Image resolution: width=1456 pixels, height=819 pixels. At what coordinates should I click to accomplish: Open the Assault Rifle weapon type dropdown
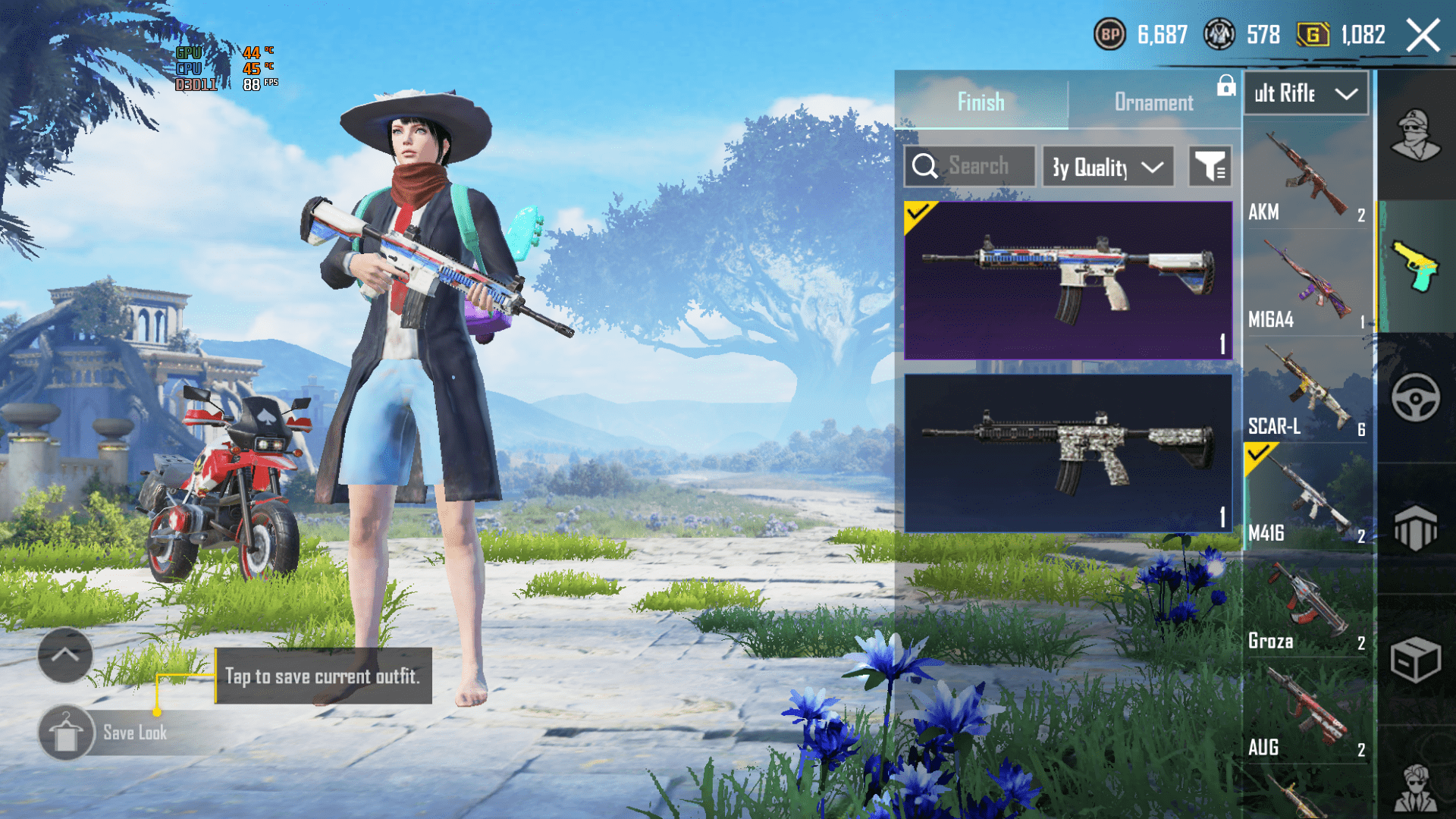1306,93
